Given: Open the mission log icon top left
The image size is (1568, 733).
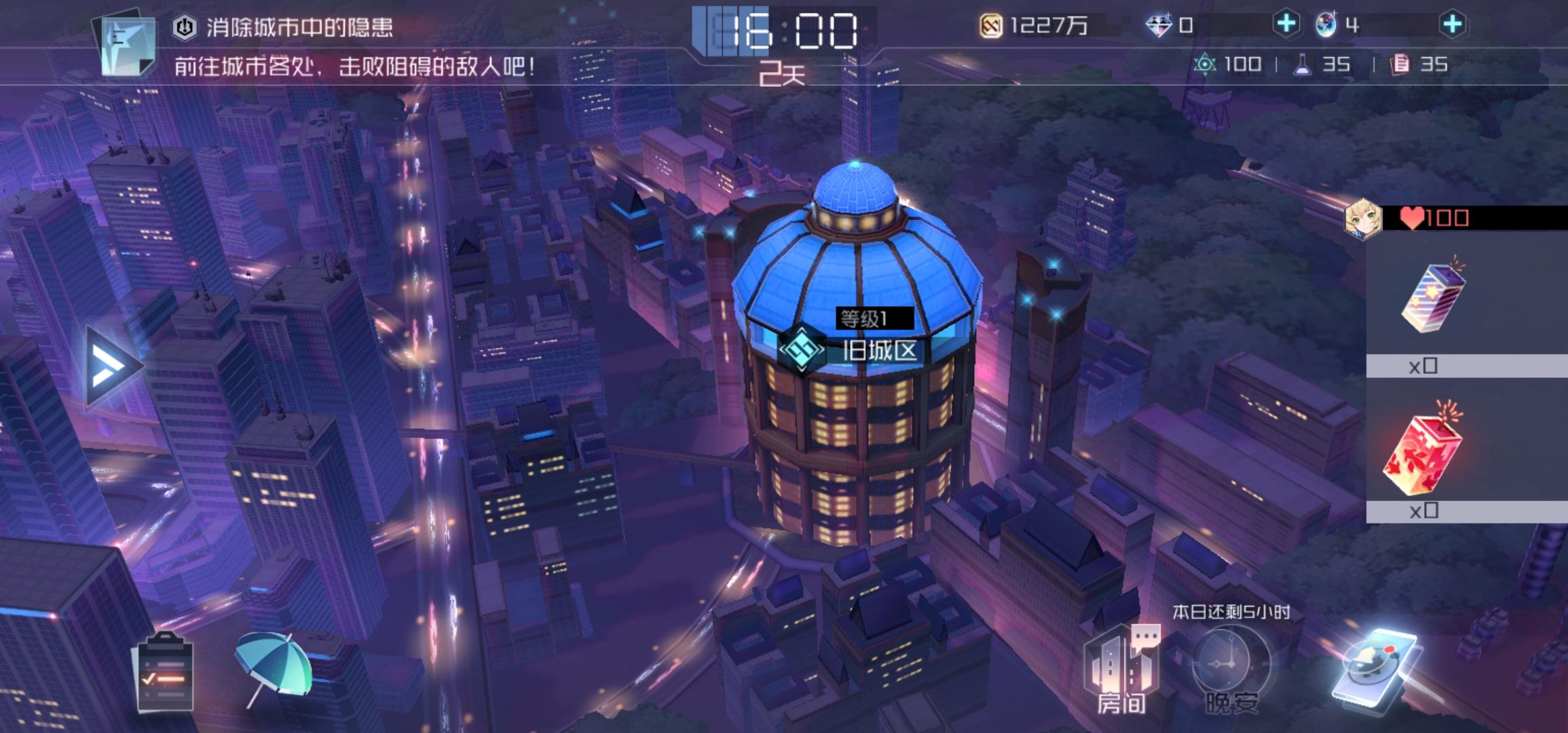Looking at the screenshot, I should point(126,44).
